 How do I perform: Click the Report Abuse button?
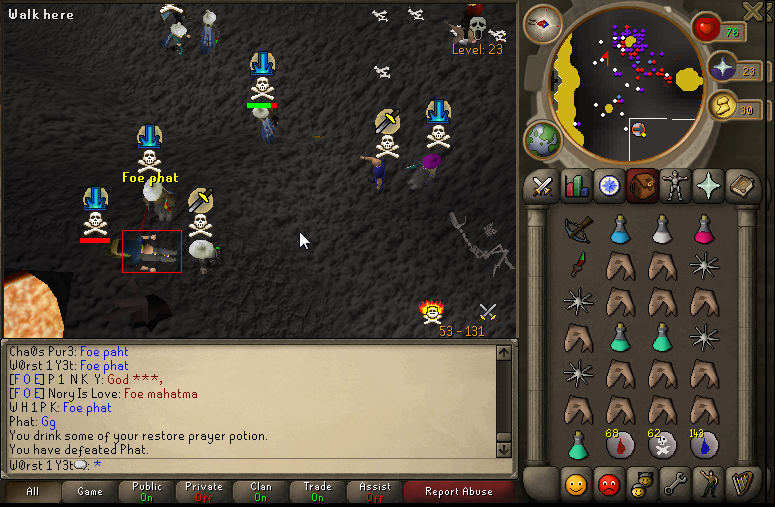tap(458, 491)
